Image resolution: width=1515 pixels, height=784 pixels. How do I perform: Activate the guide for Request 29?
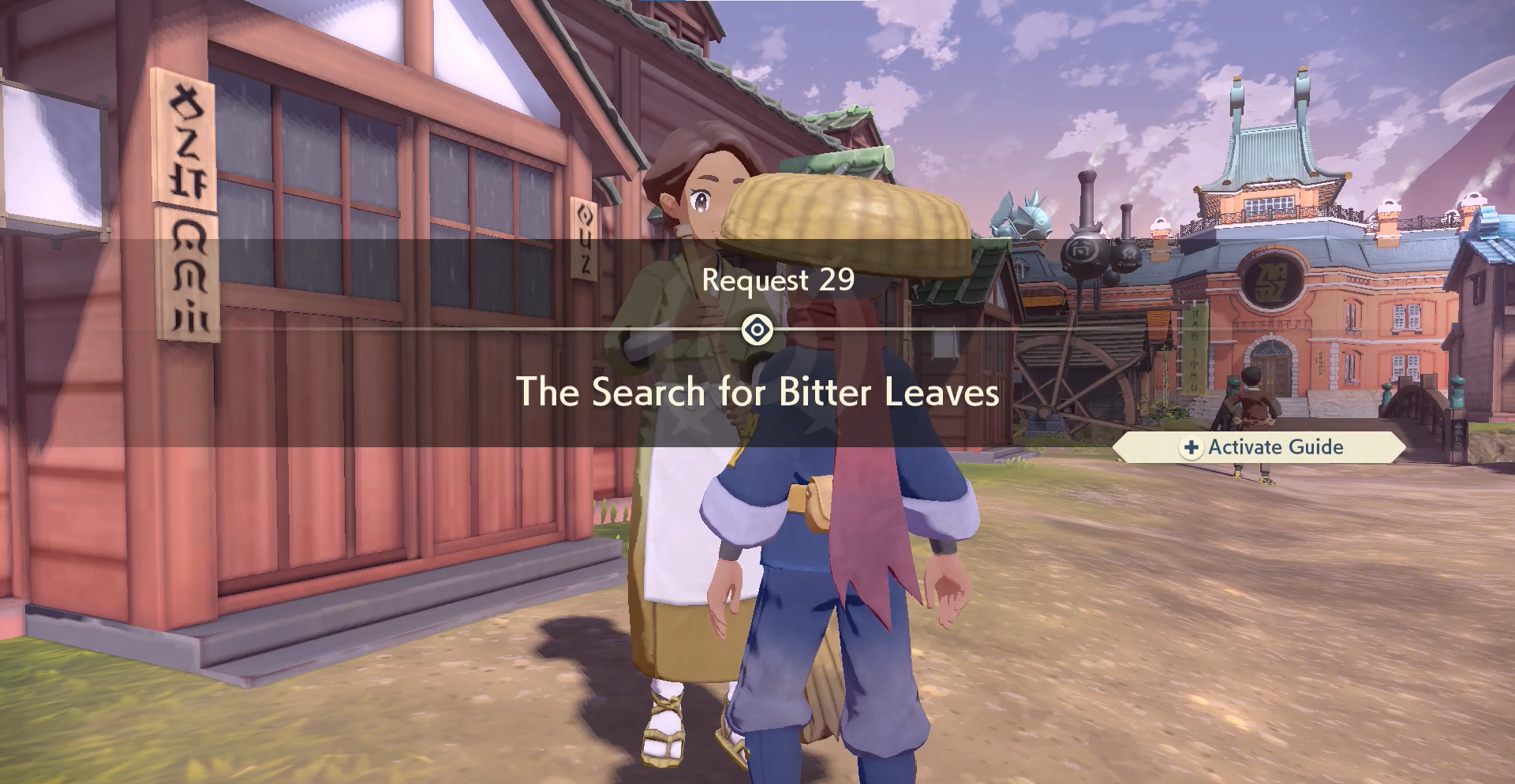coord(1261,447)
